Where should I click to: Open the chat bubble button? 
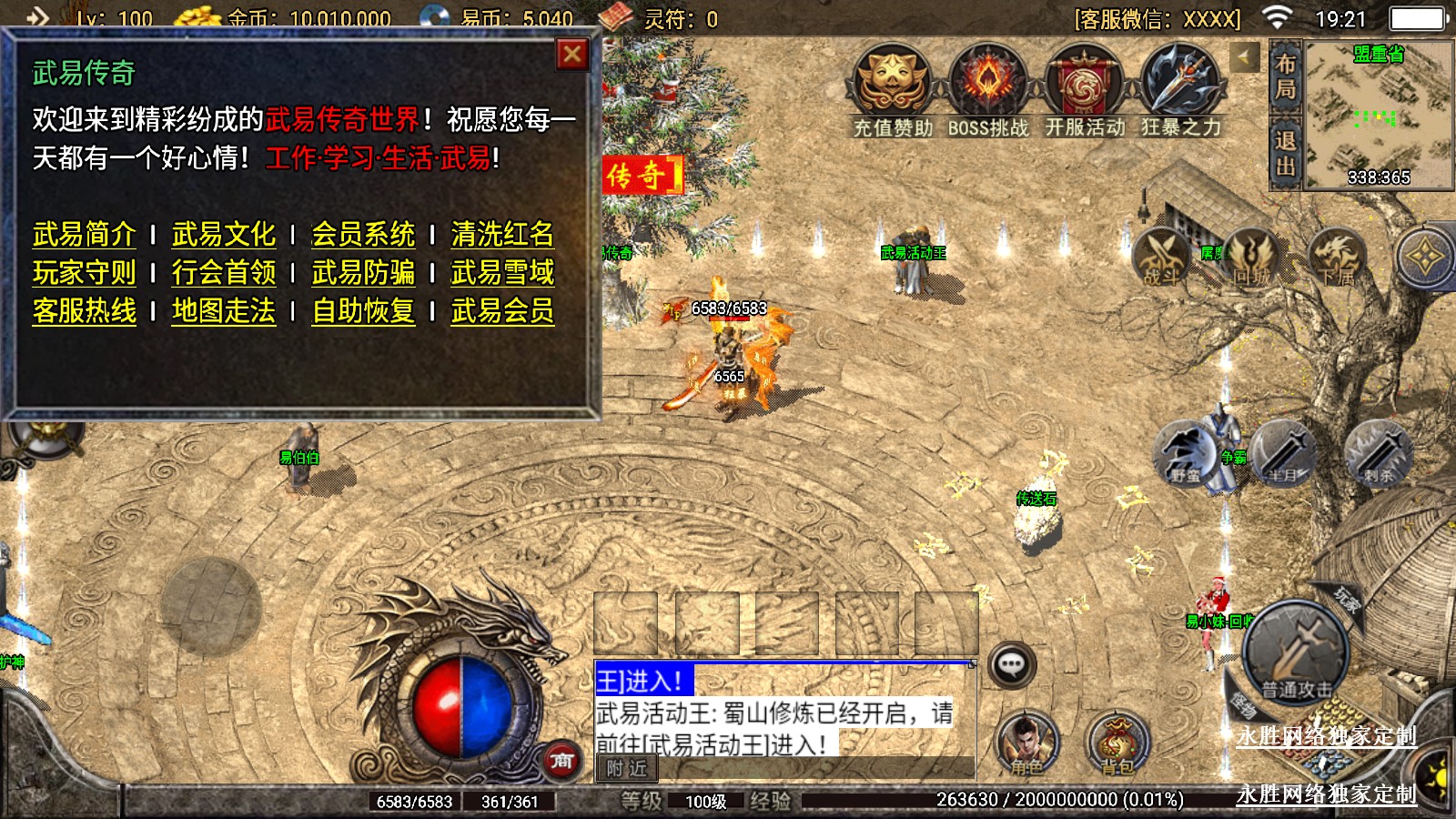pos(1011,664)
